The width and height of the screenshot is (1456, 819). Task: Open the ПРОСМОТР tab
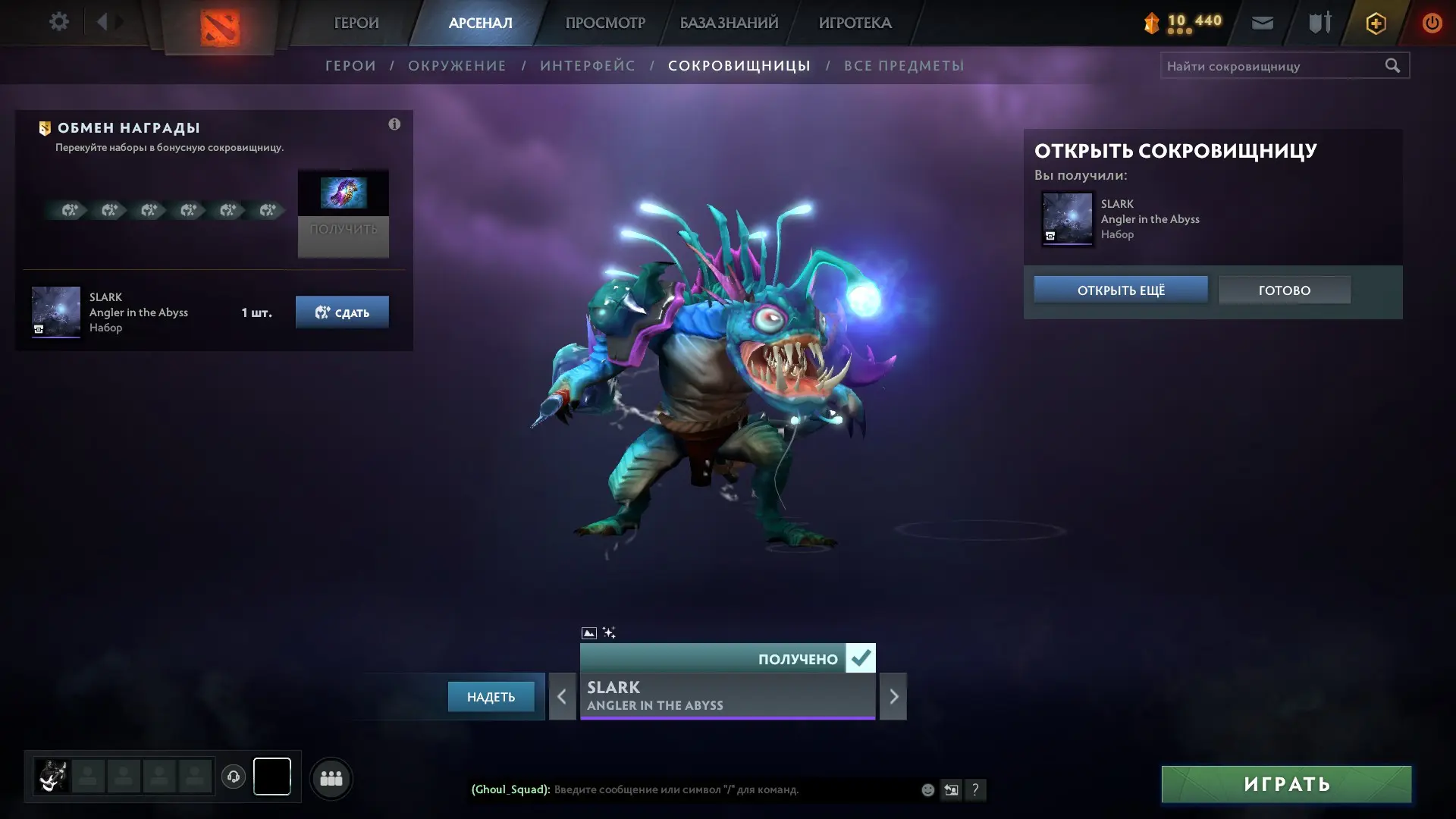(605, 23)
